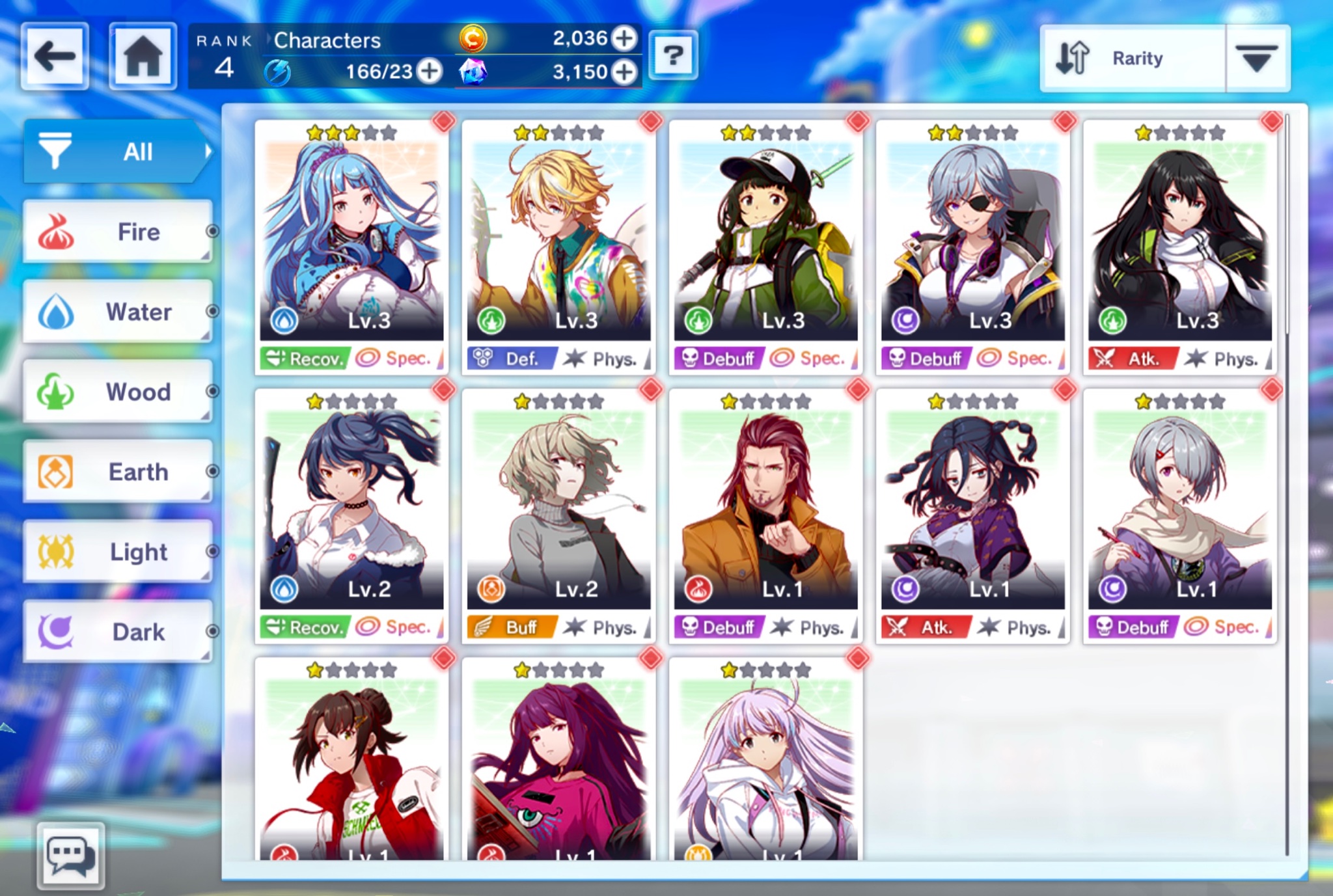Refill stamina using the plus button
Viewport: 1333px width, 896px height.
(x=430, y=71)
